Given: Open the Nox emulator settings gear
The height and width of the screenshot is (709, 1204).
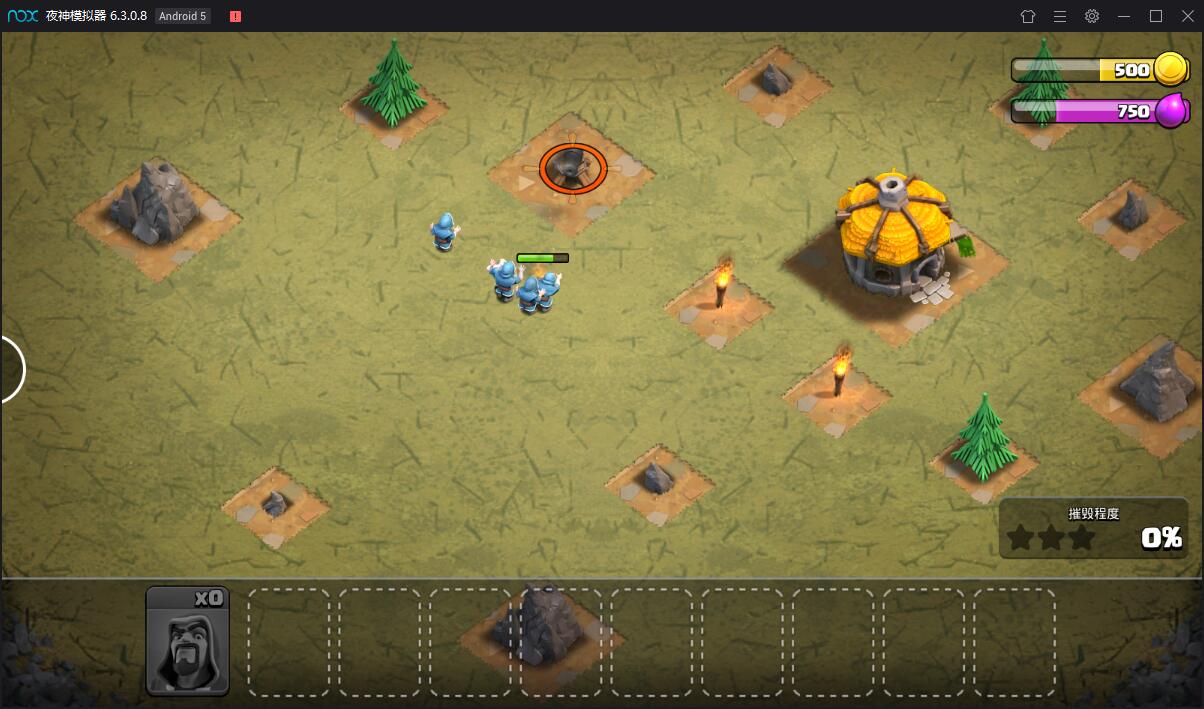Looking at the screenshot, I should tap(1092, 16).
